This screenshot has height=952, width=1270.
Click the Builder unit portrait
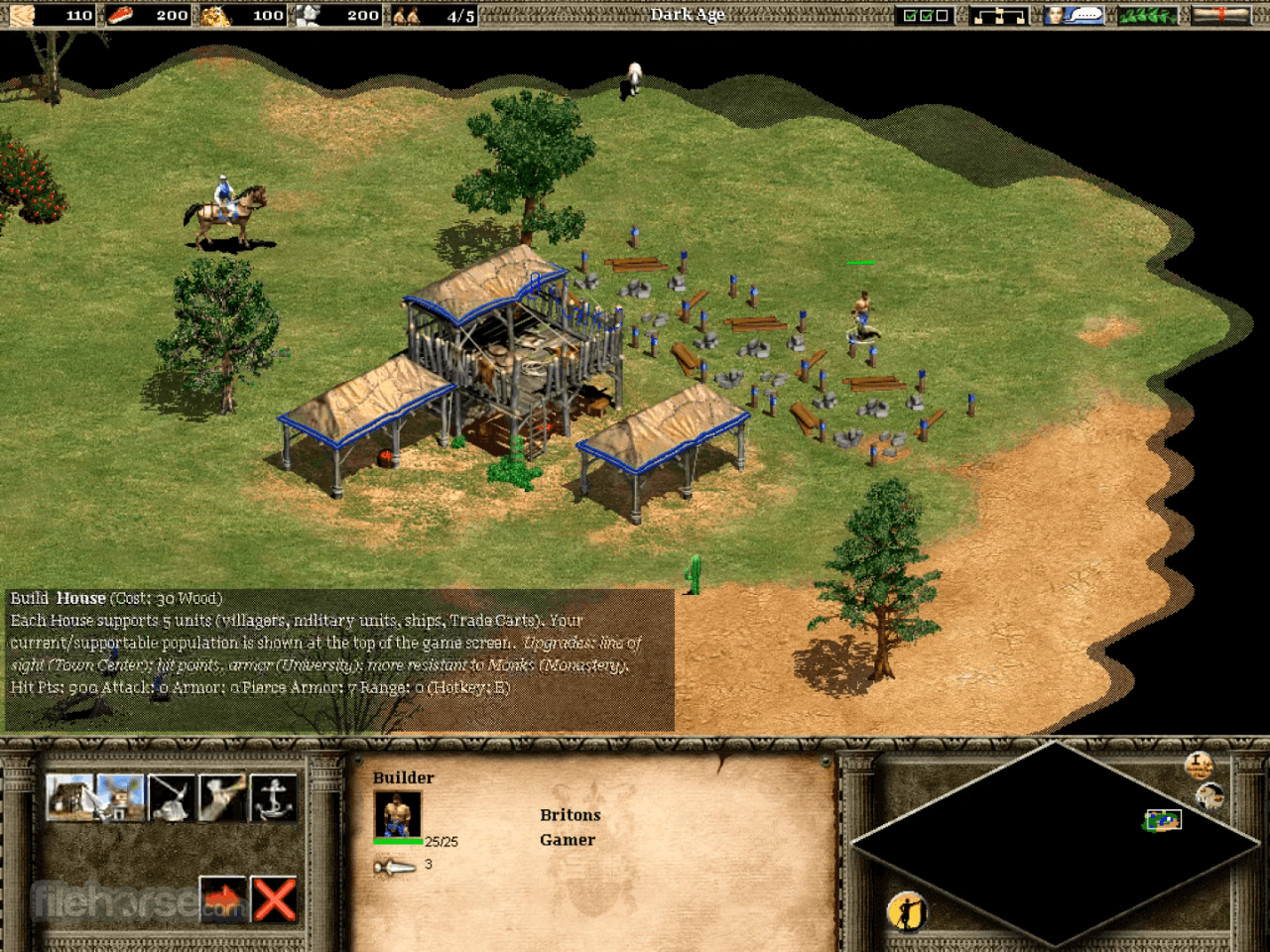pyautogui.click(x=397, y=815)
